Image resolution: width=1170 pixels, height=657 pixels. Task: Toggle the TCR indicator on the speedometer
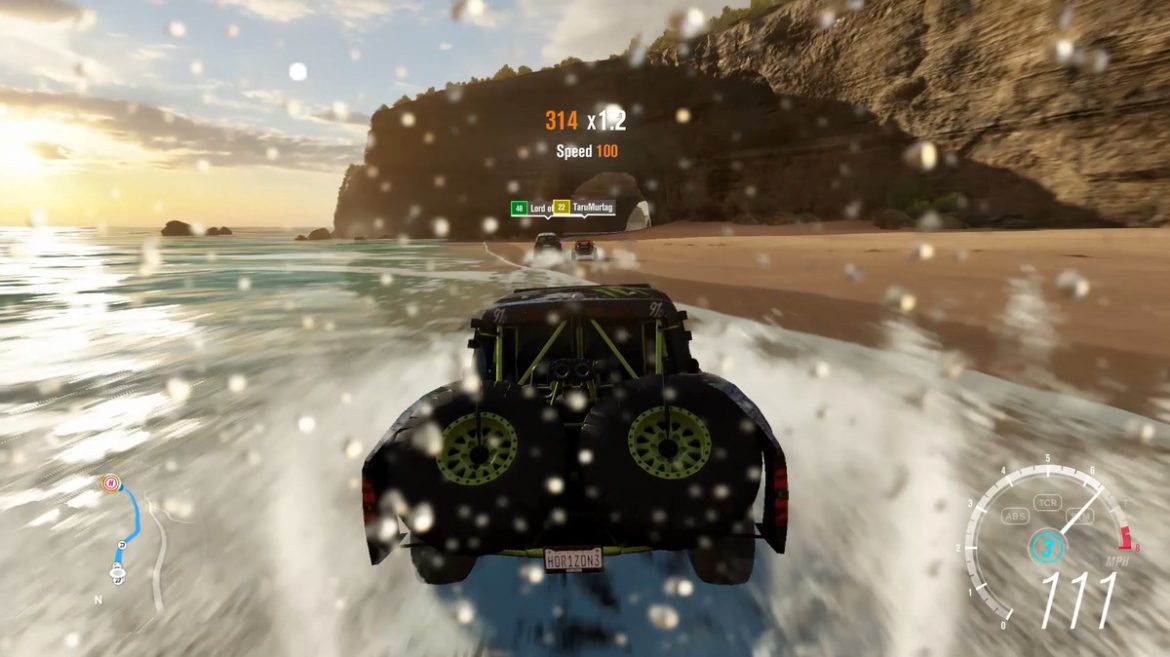tap(1047, 501)
